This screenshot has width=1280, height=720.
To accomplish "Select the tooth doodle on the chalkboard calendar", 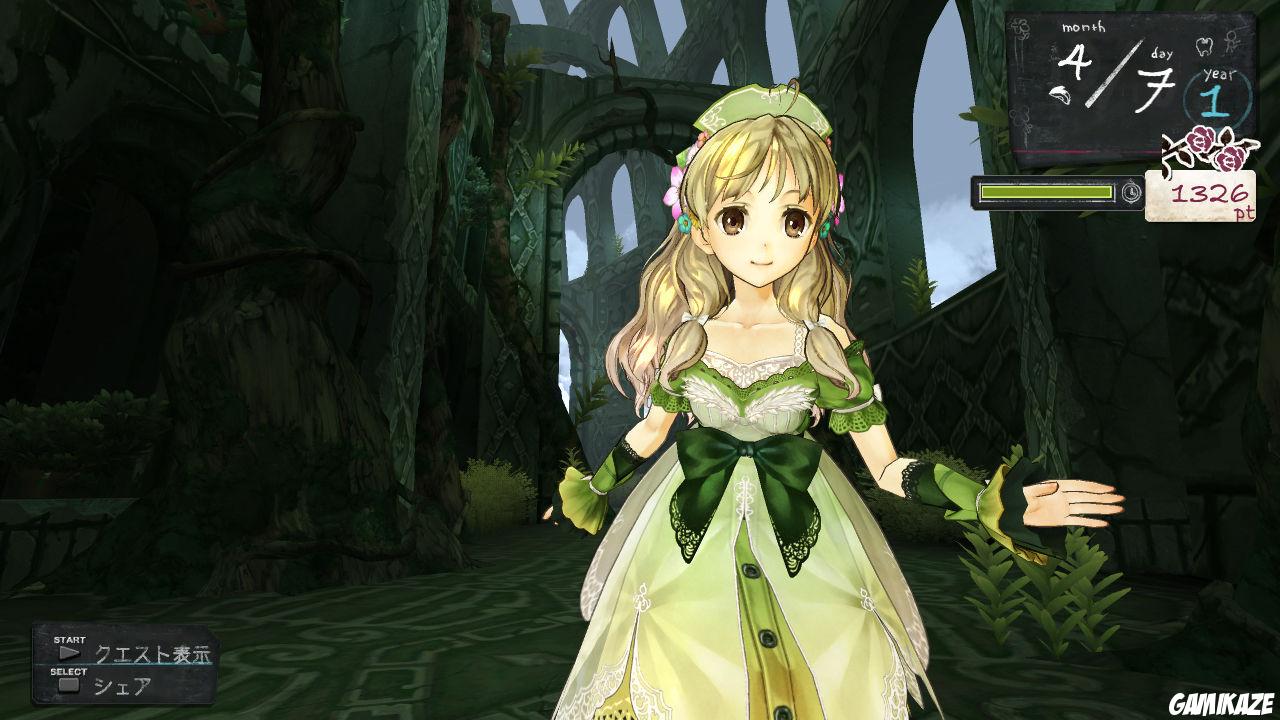I will coord(1203,45).
